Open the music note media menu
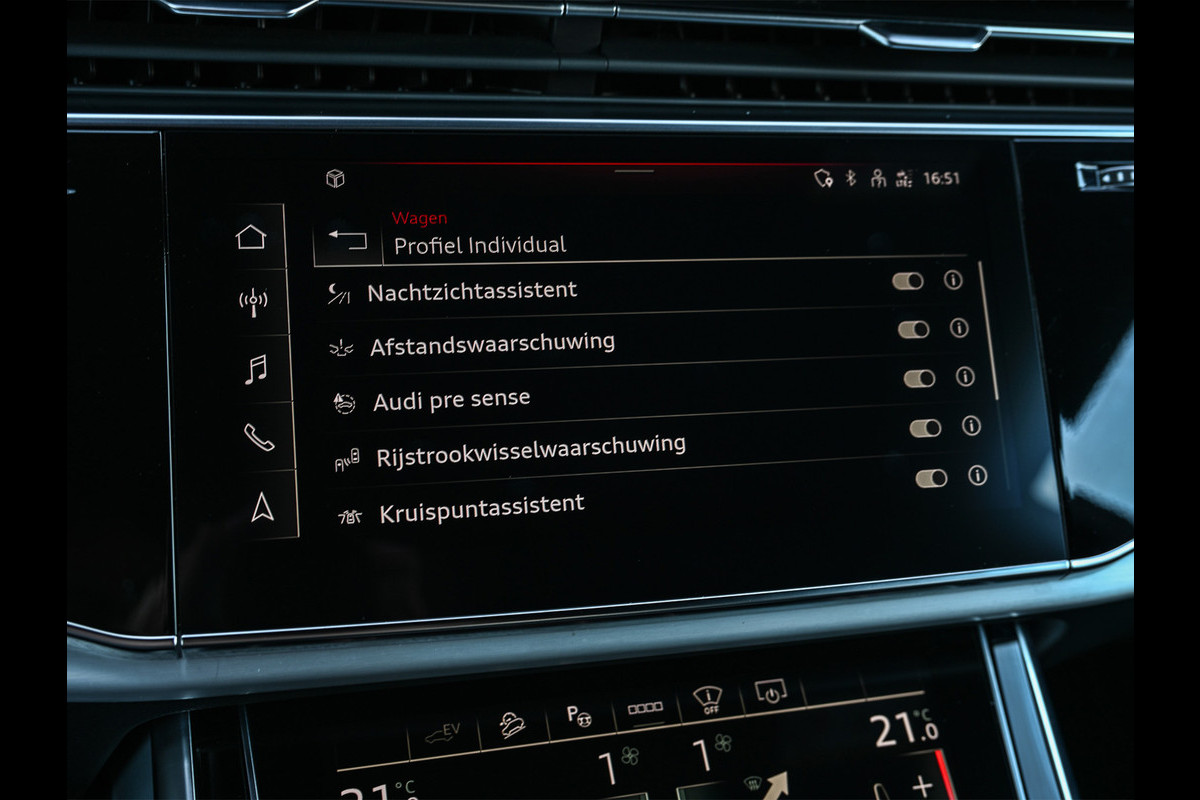Viewport: 1200px width, 800px height. point(256,370)
